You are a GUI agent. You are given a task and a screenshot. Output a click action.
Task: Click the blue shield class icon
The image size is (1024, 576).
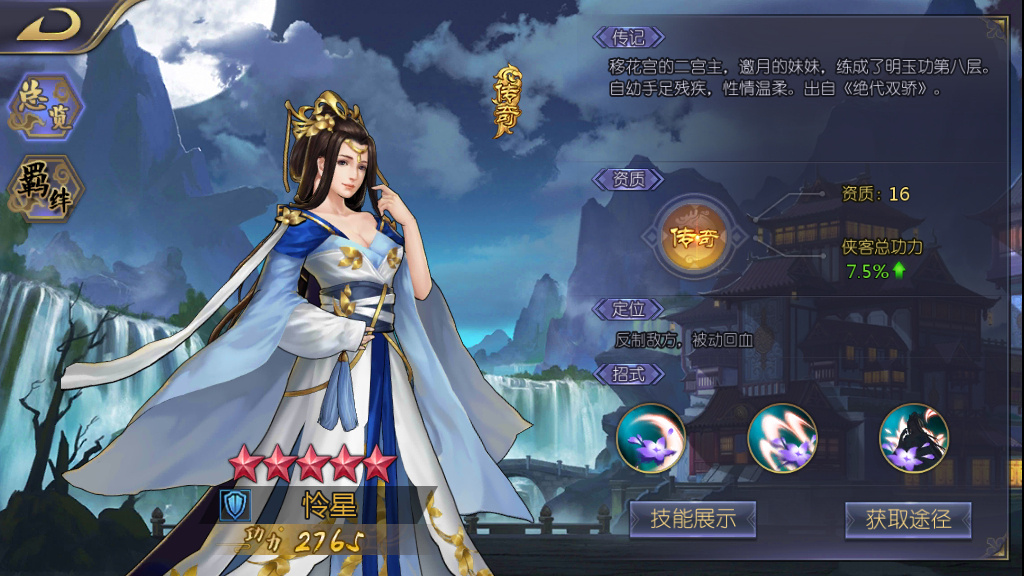pyautogui.click(x=235, y=505)
